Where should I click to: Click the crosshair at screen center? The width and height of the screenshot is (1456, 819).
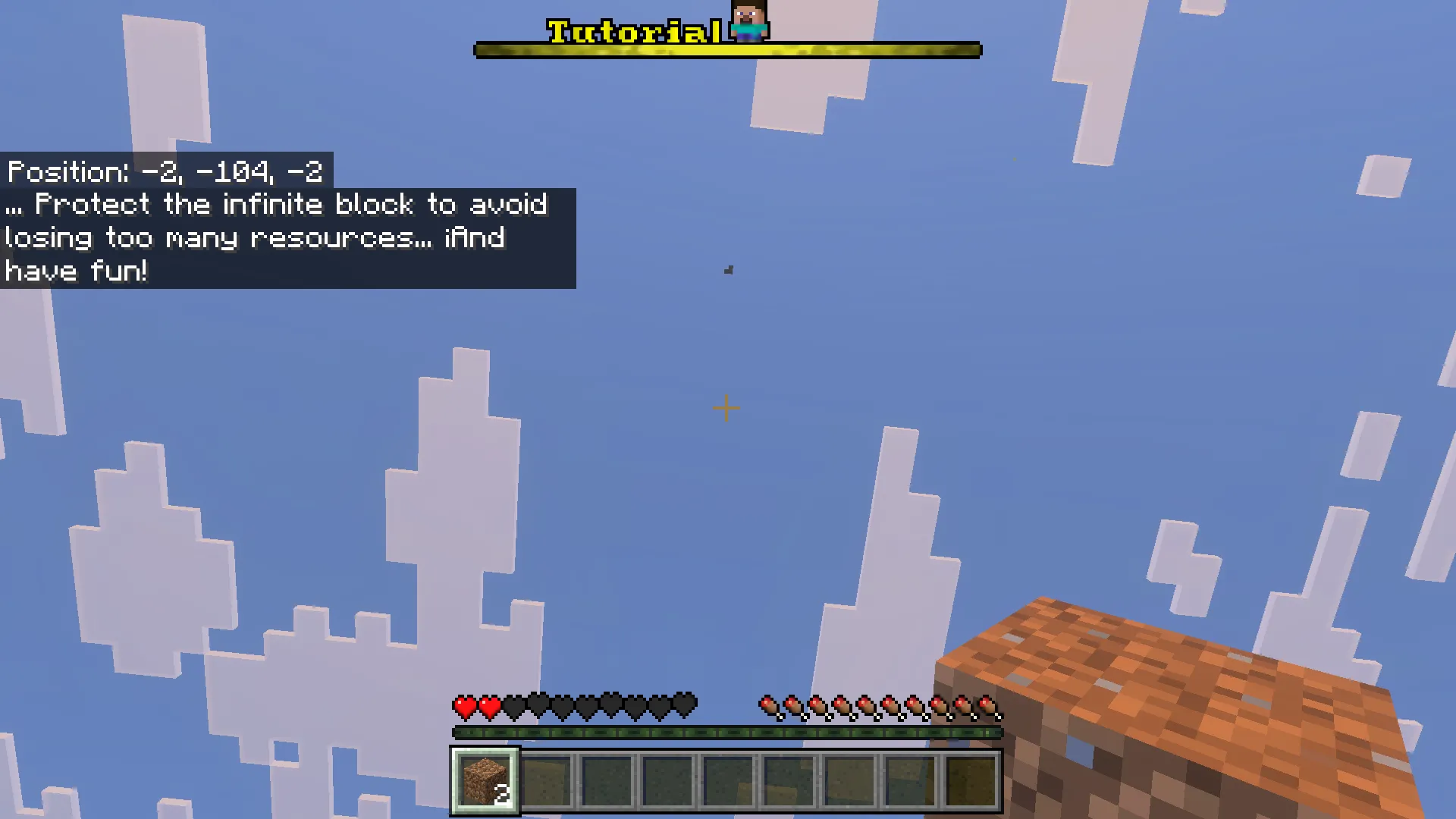tap(725, 409)
